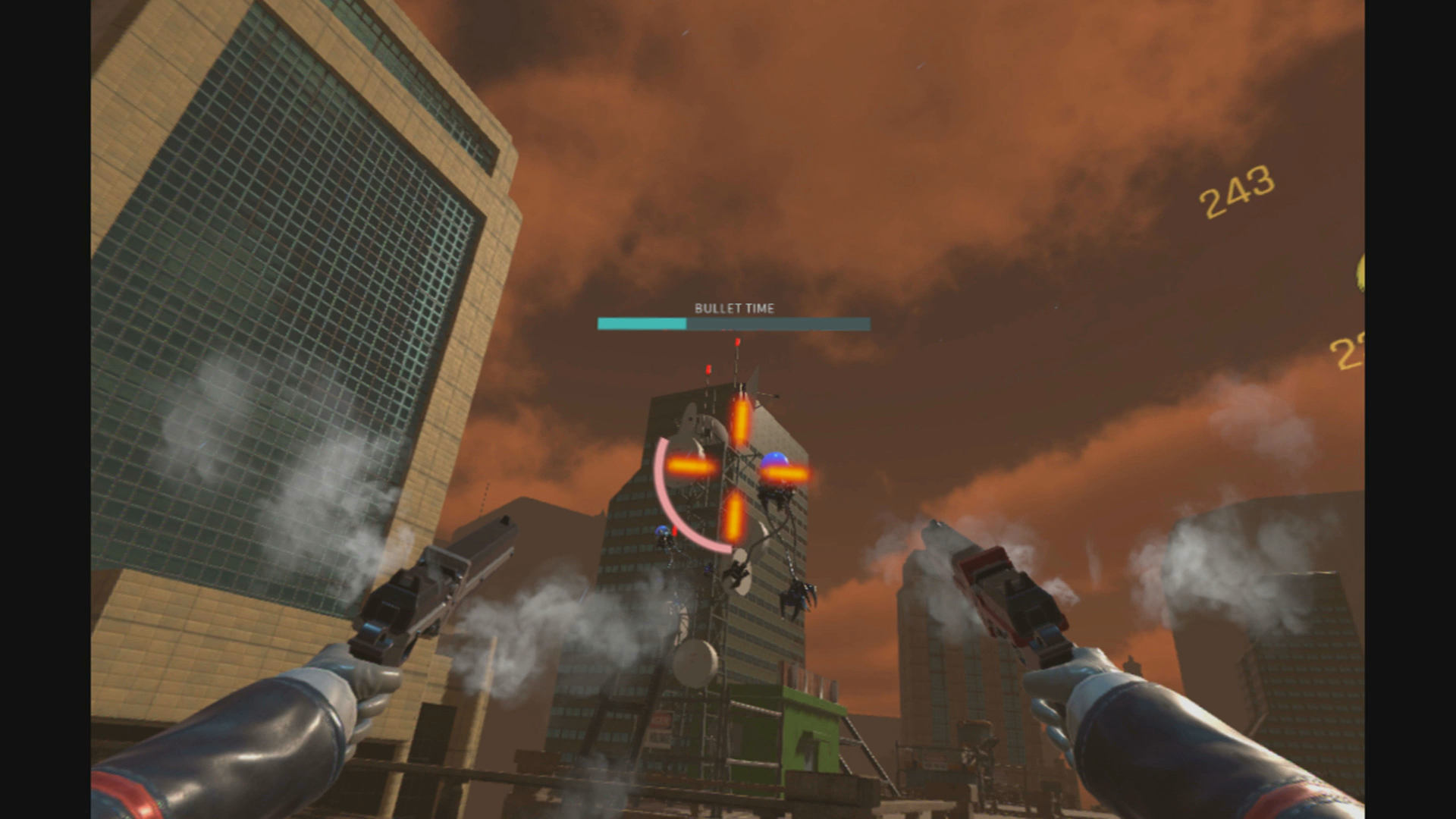The height and width of the screenshot is (819, 1456).
Task: Click the BULLET TIME label text
Action: [x=733, y=309]
